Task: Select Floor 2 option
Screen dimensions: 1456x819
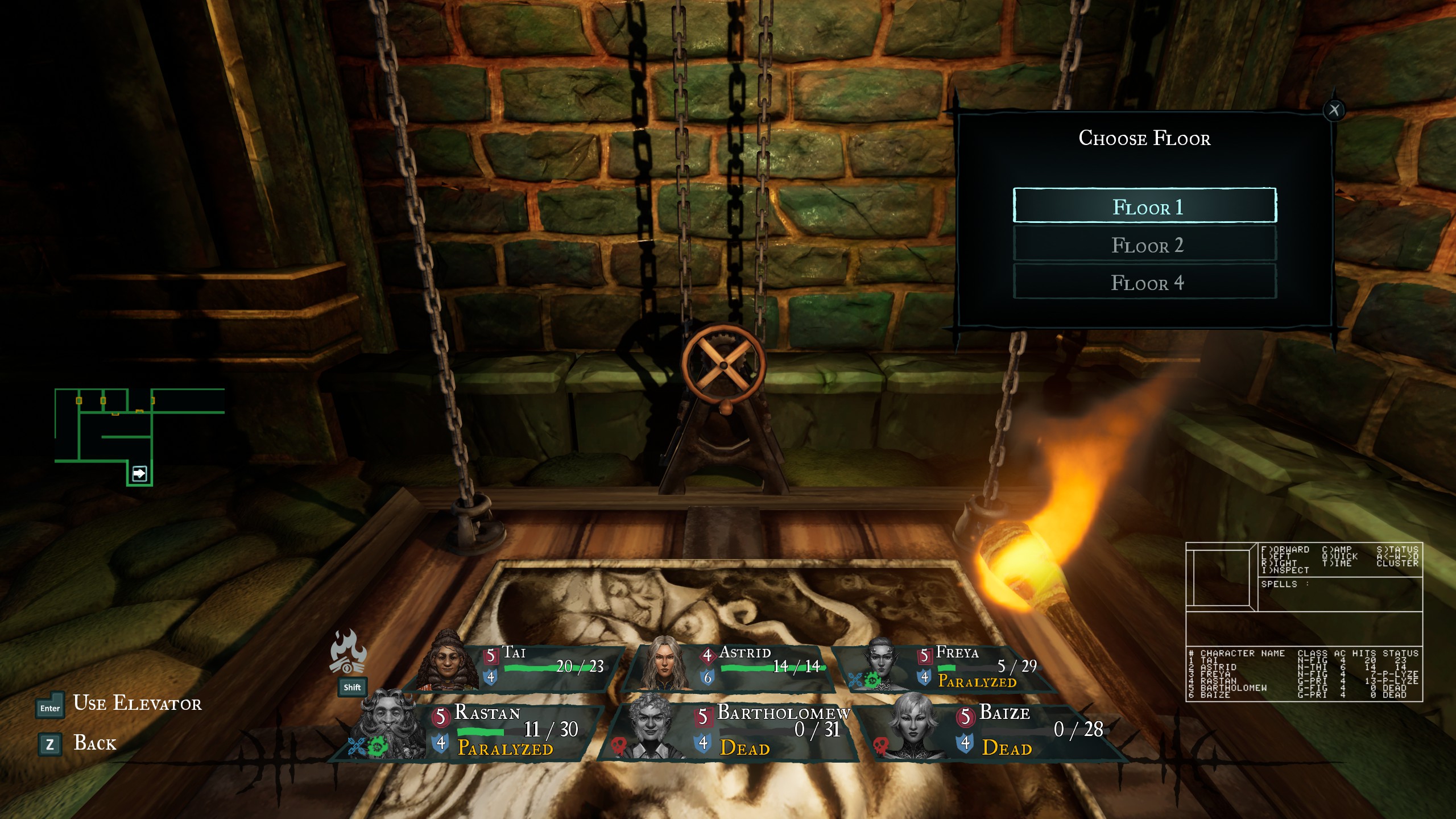Action: click(x=1144, y=245)
